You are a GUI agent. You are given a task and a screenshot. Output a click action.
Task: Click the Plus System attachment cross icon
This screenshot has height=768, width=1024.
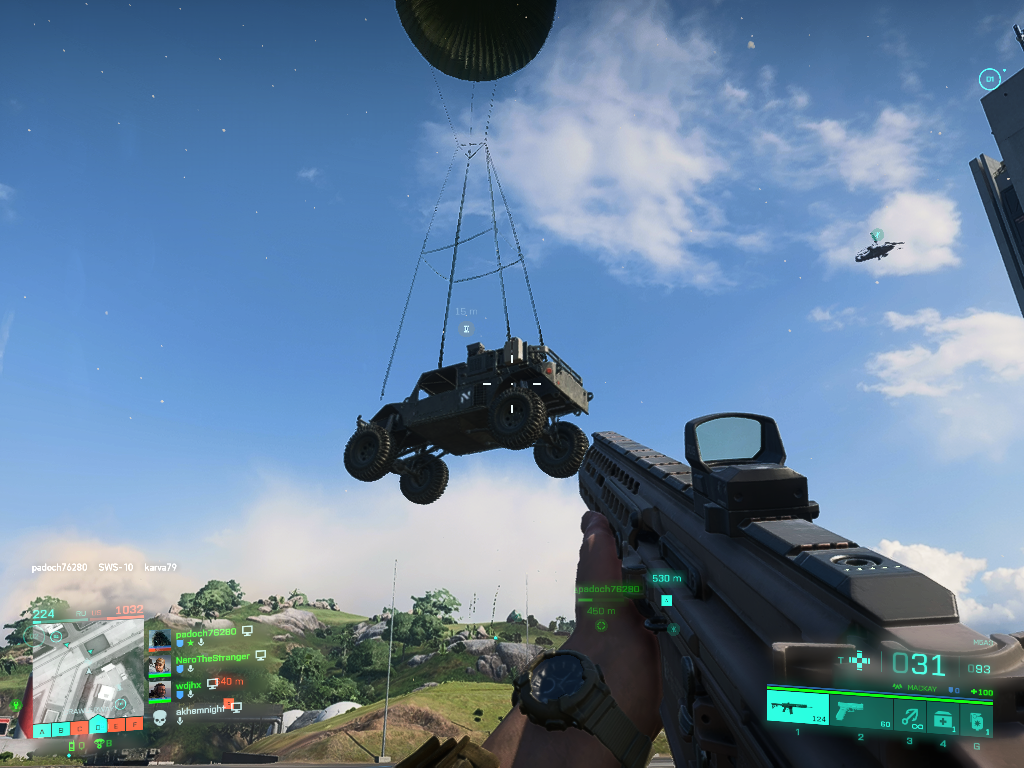pos(858,660)
